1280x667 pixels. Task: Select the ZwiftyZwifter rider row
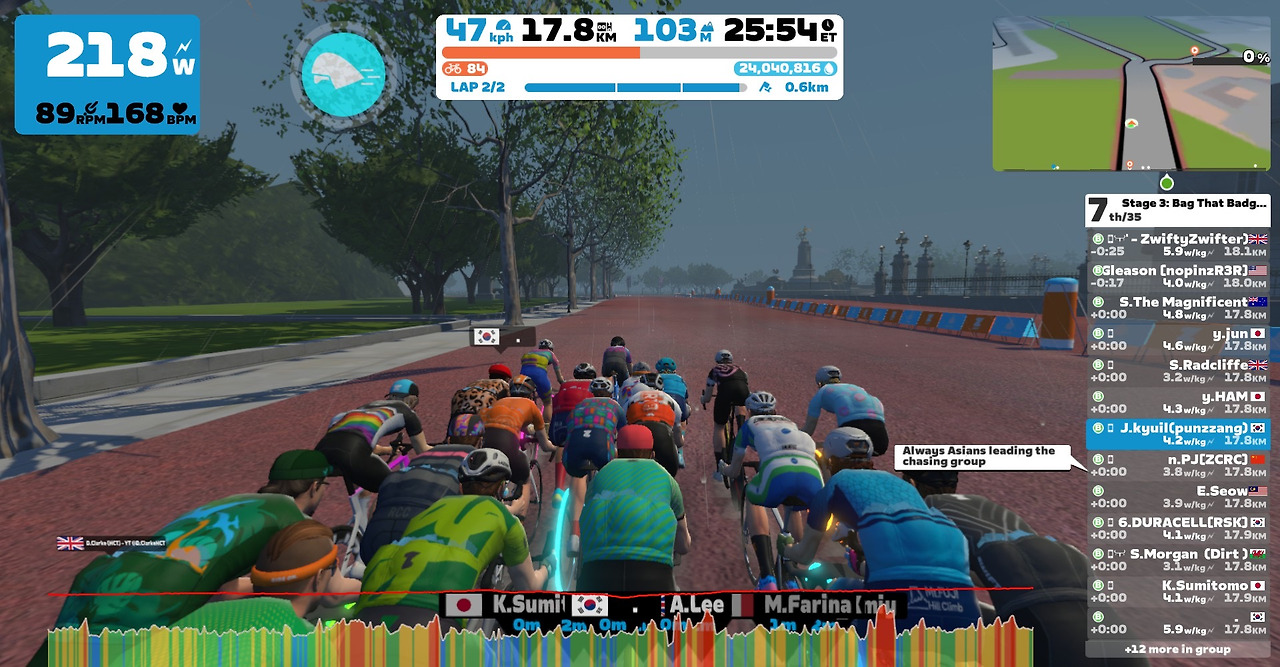[1178, 245]
